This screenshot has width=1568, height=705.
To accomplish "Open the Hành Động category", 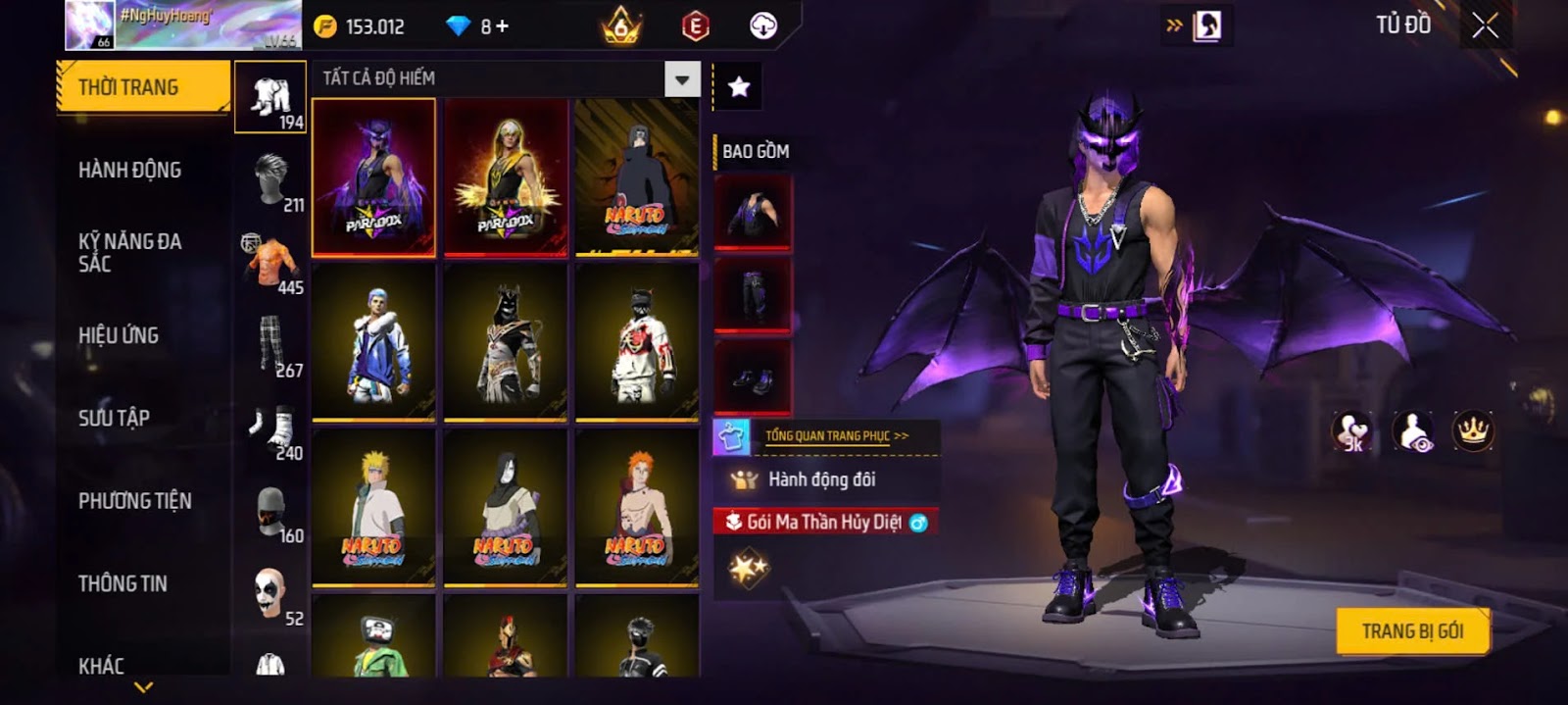I will click(x=129, y=170).
